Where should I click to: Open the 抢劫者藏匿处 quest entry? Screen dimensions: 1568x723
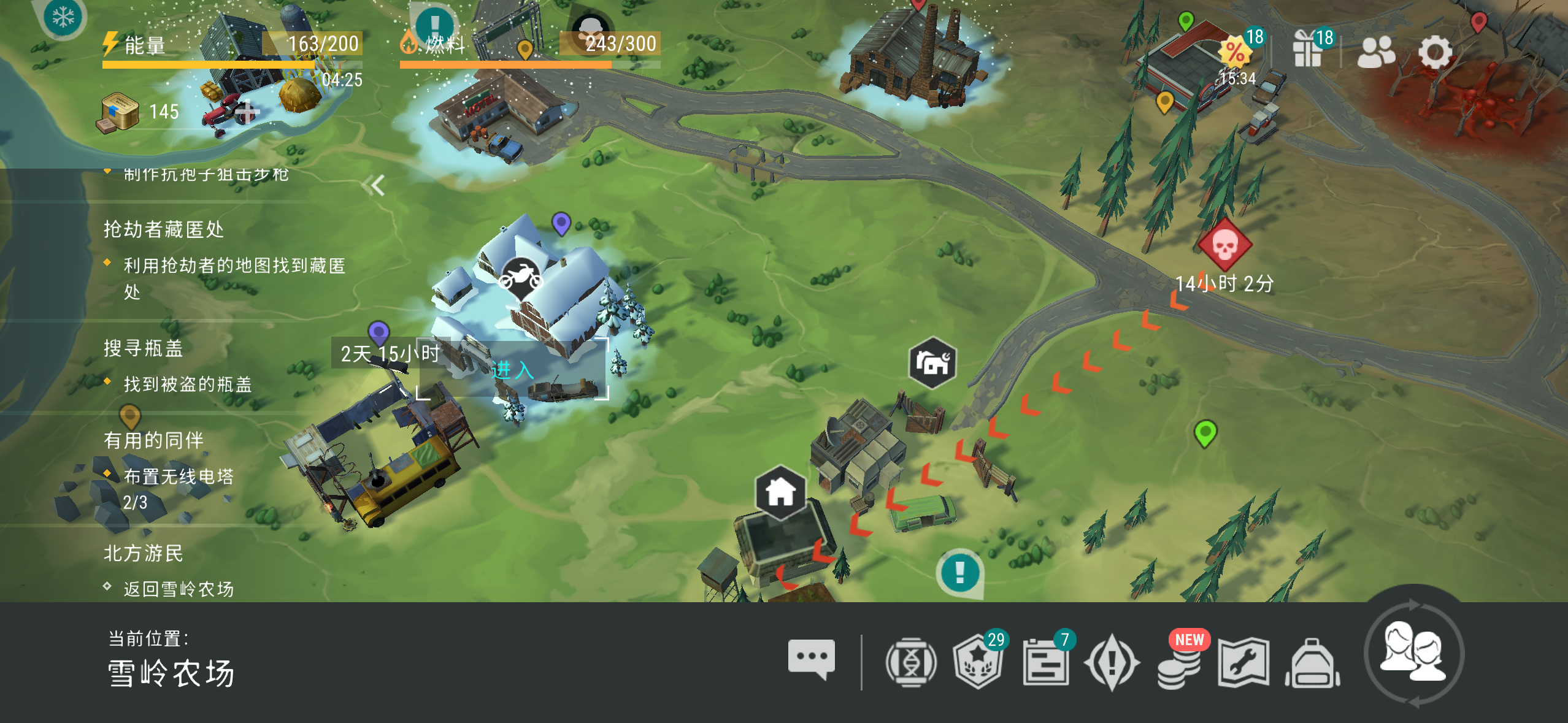tap(164, 229)
